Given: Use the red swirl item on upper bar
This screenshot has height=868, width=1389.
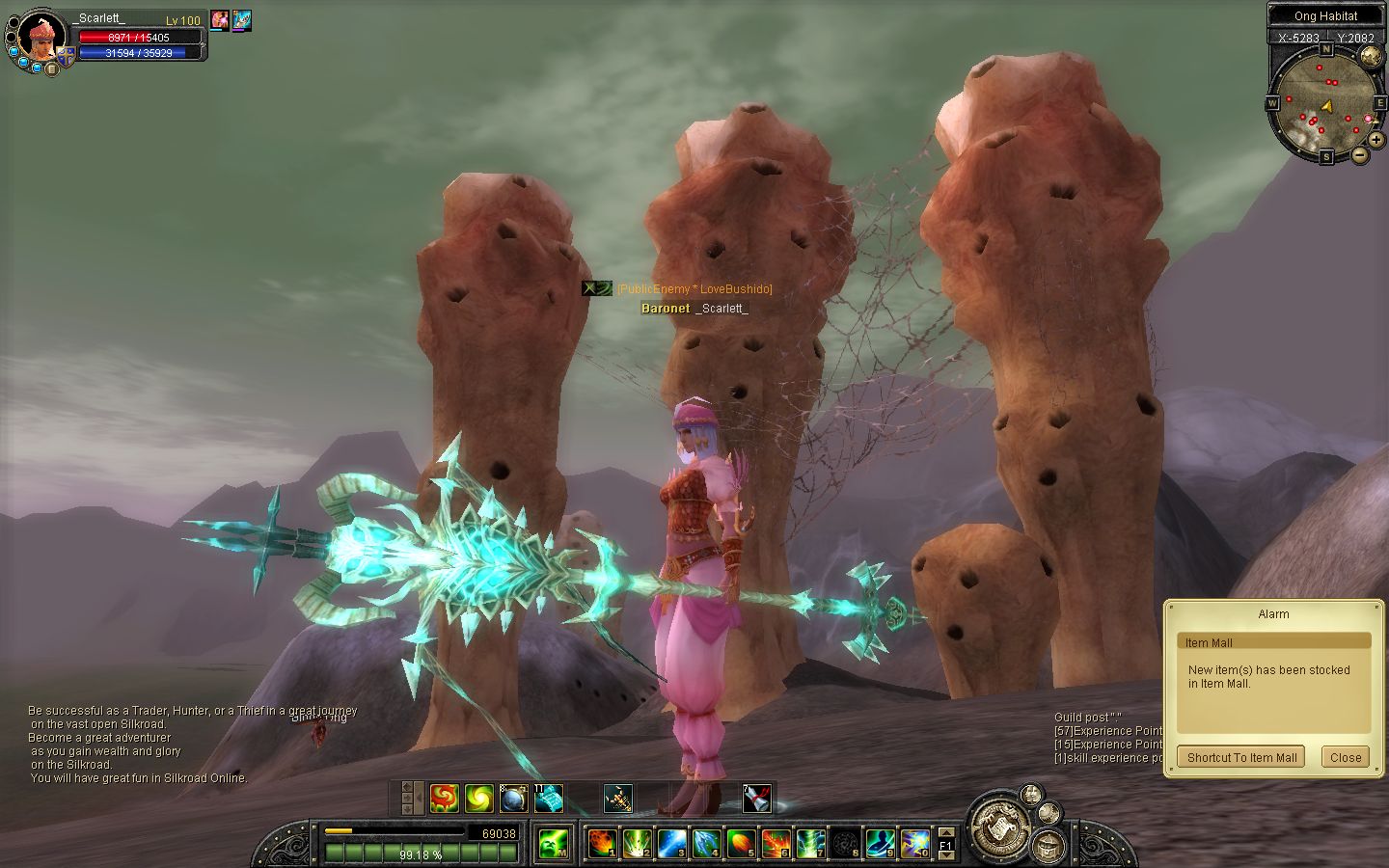Looking at the screenshot, I should (444, 798).
